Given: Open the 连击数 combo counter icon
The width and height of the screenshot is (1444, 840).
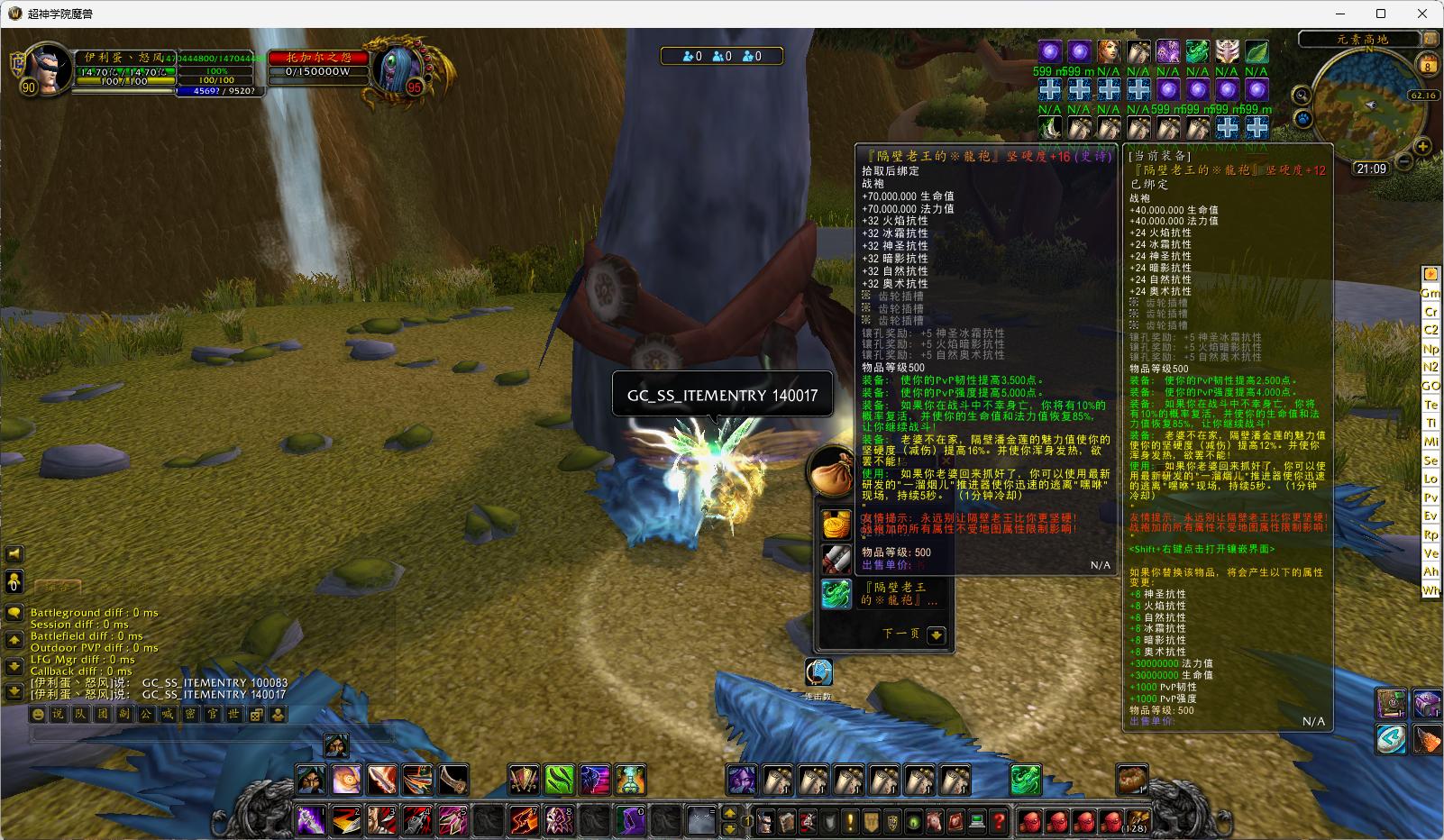Looking at the screenshot, I should (x=818, y=672).
